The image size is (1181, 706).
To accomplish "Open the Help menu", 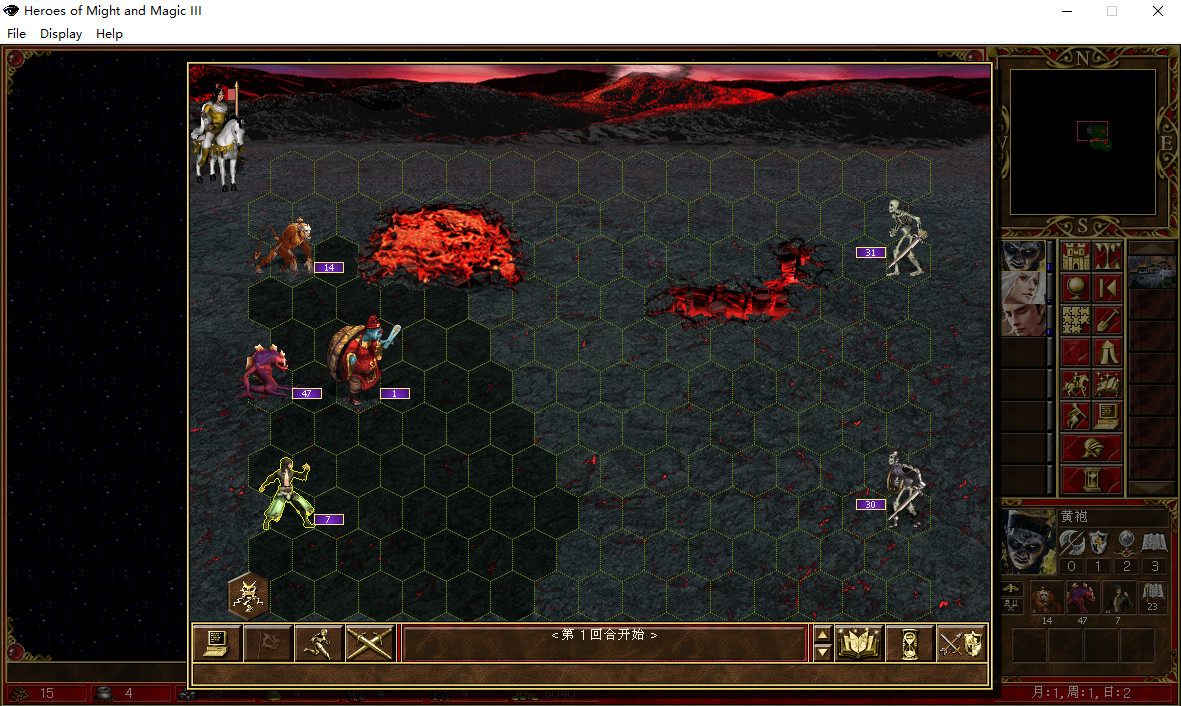I will (109, 33).
